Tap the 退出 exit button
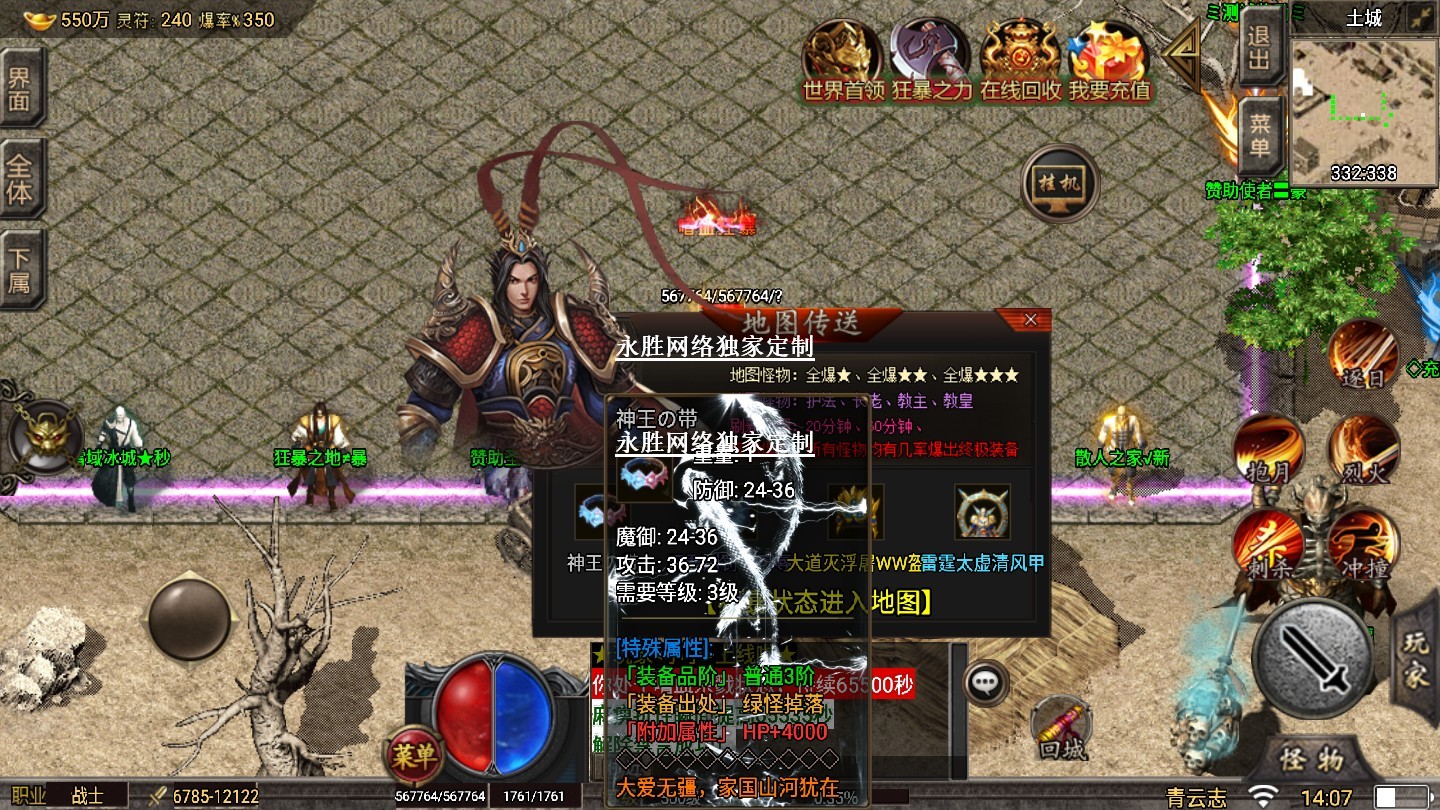Screen dimensions: 1440x810 [1260, 46]
